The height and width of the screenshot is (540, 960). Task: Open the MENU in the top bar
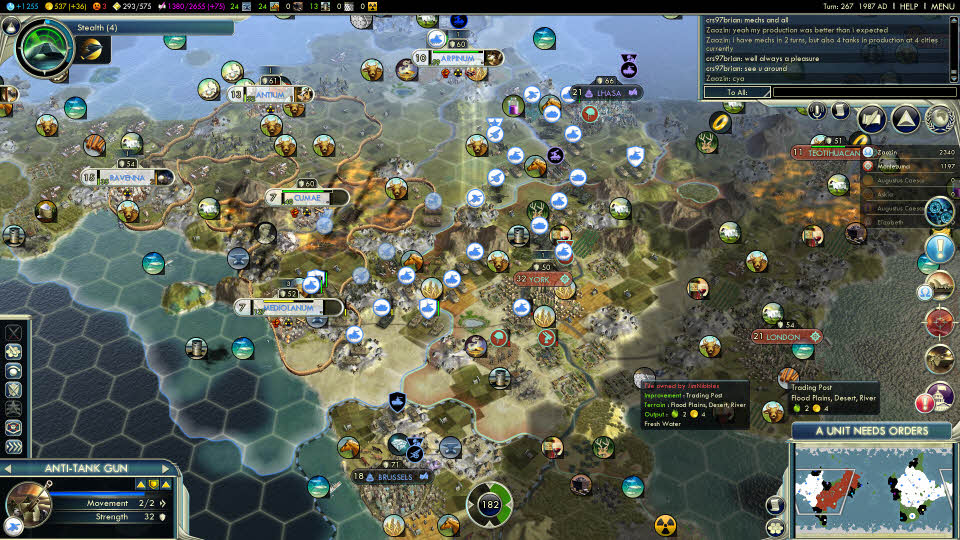(943, 6)
